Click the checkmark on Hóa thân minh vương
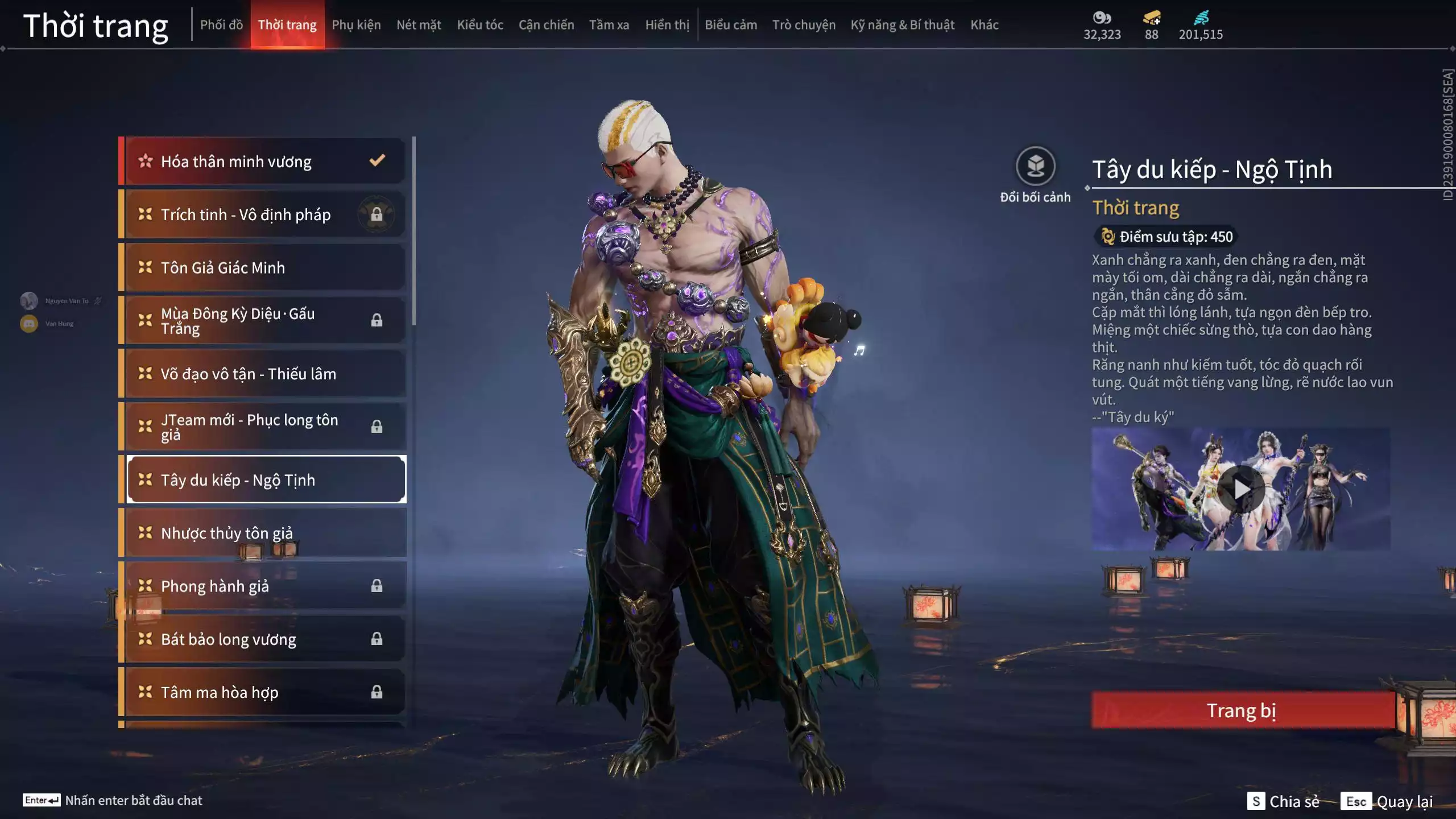 377,161
